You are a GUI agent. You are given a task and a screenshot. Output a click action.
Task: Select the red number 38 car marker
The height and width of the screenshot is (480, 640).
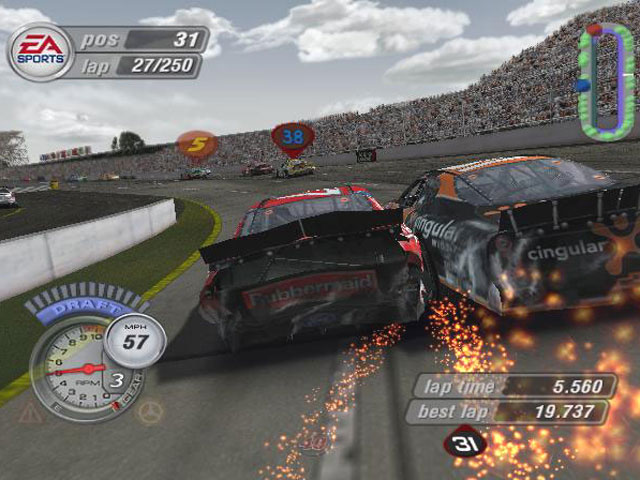coord(292,136)
